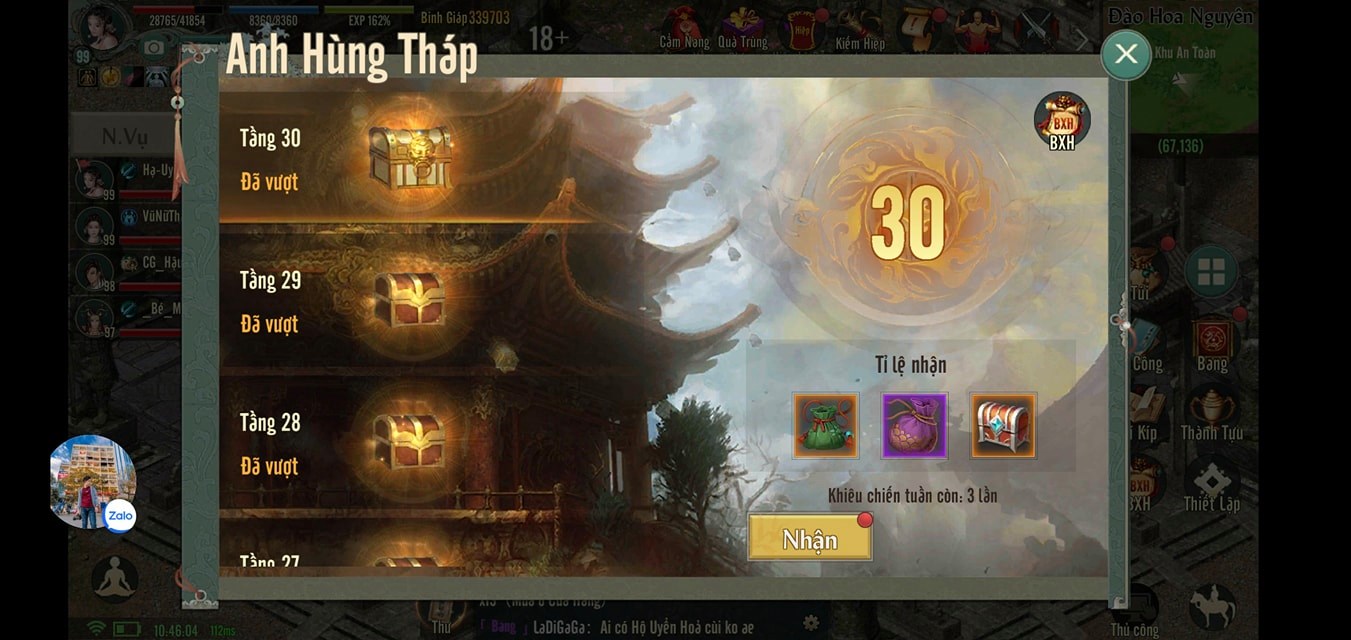Open the horse mount icon

1212,605
